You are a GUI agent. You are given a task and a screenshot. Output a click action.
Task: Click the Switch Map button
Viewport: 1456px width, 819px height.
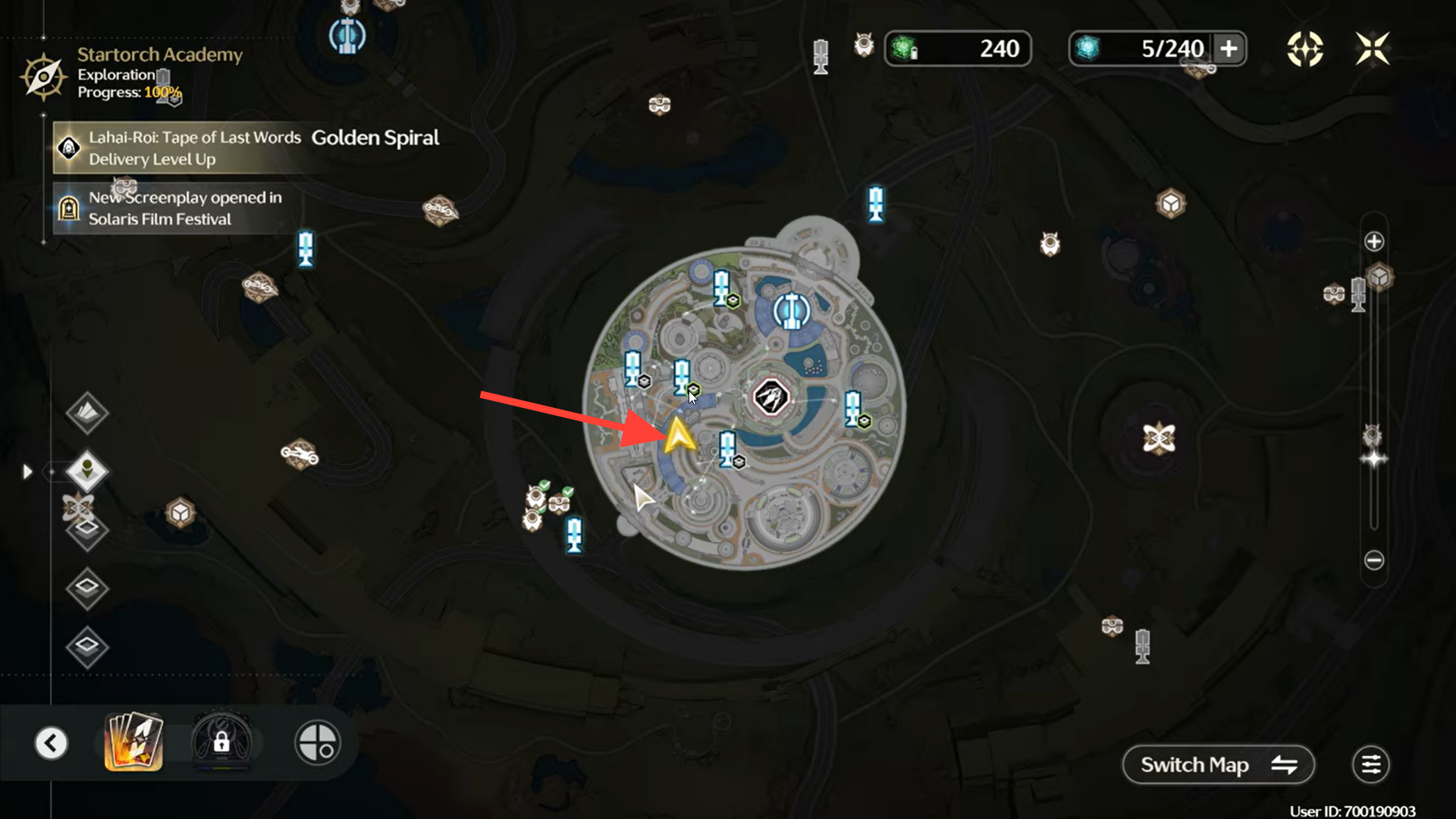[1218, 764]
